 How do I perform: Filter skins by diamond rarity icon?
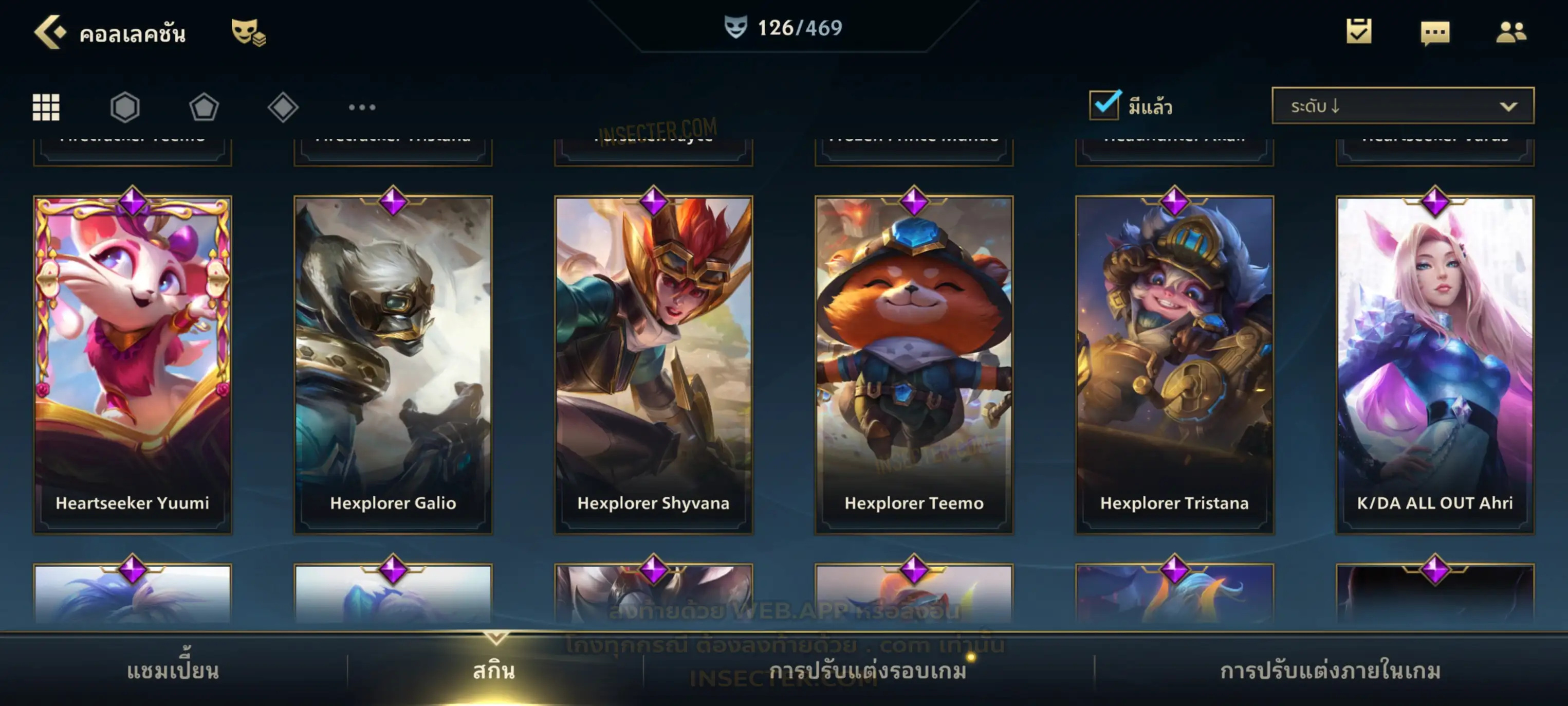tap(283, 107)
